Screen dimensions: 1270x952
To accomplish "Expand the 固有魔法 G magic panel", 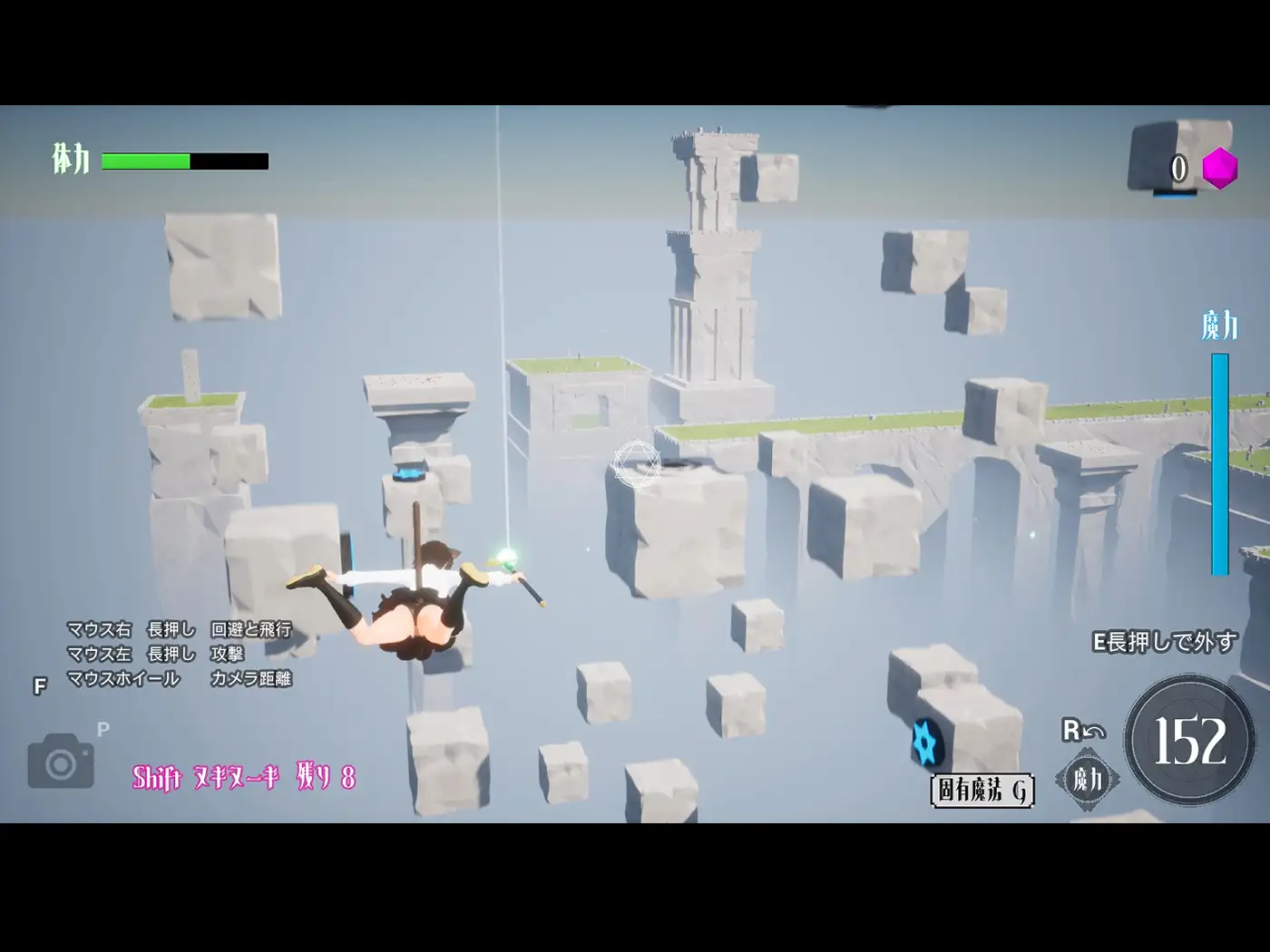I will pyautogui.click(x=982, y=790).
